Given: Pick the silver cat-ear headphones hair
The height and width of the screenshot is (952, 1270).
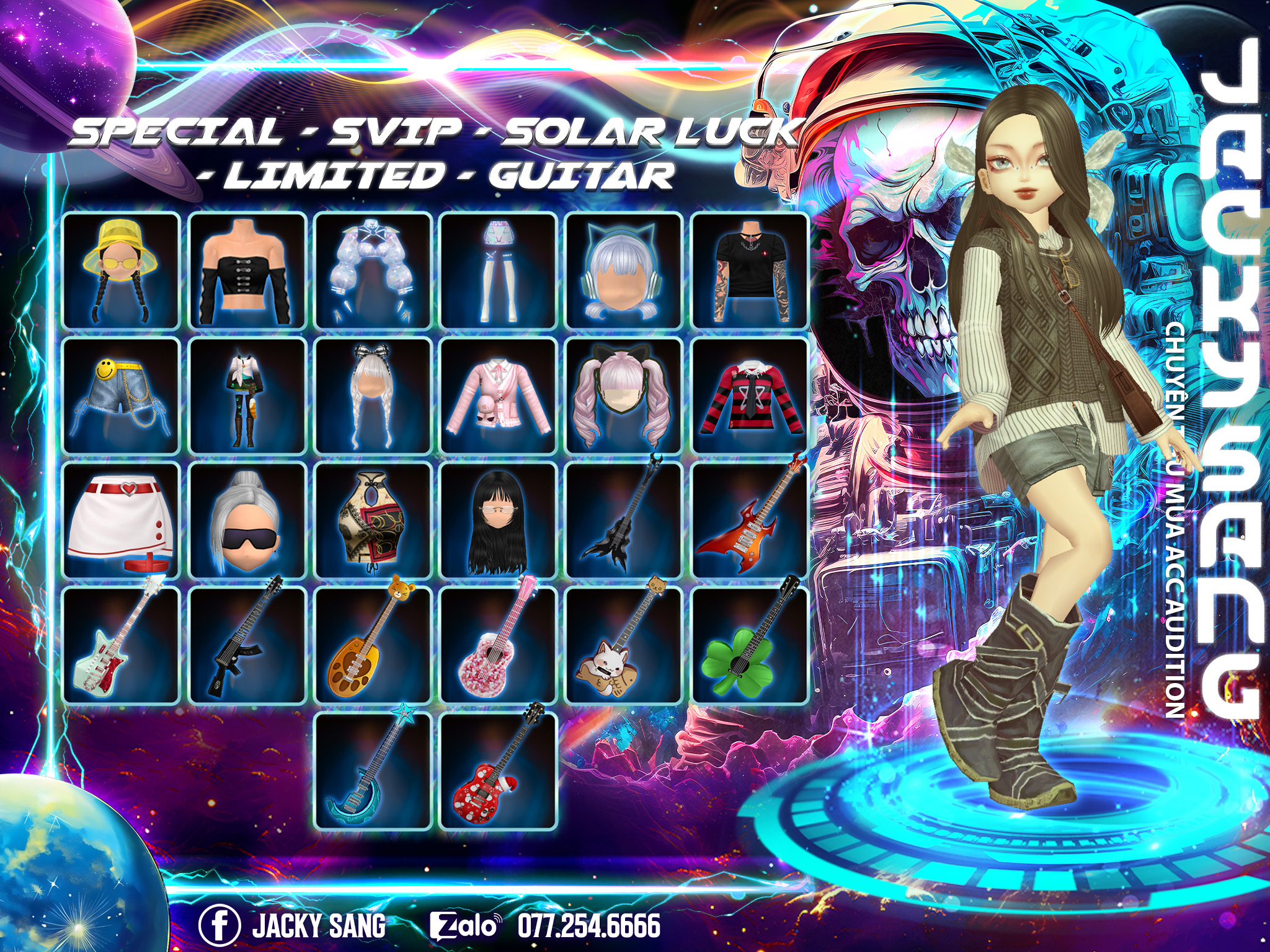Looking at the screenshot, I should 624,270.
